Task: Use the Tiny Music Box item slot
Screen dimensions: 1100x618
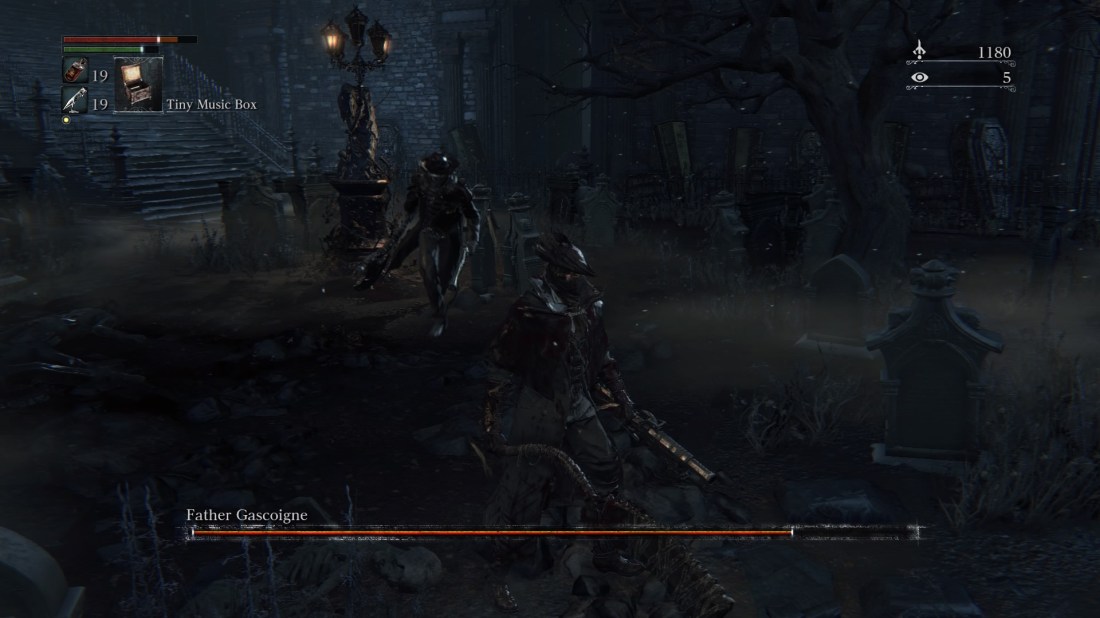Action: coord(138,84)
